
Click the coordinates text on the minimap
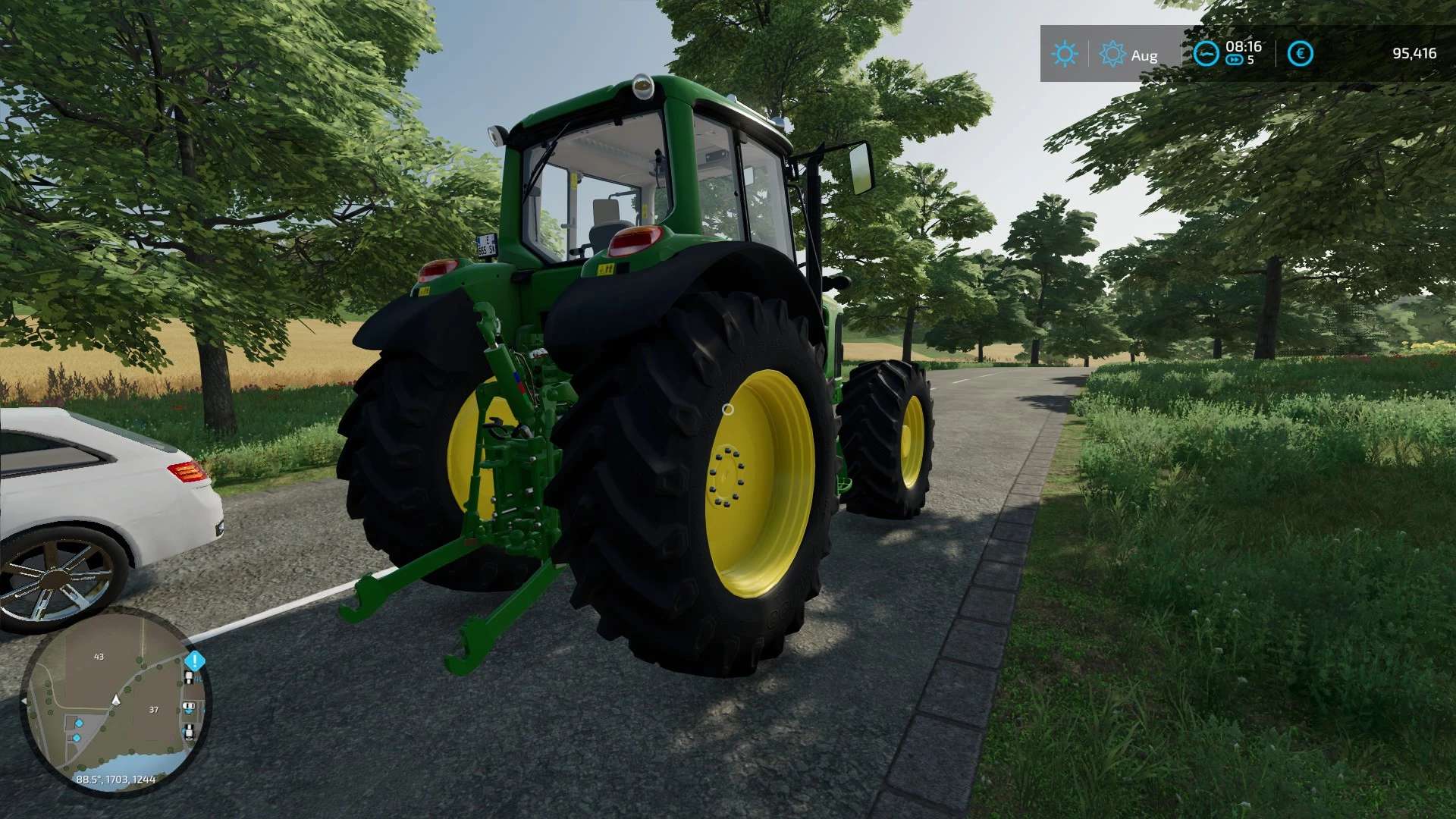click(x=116, y=780)
